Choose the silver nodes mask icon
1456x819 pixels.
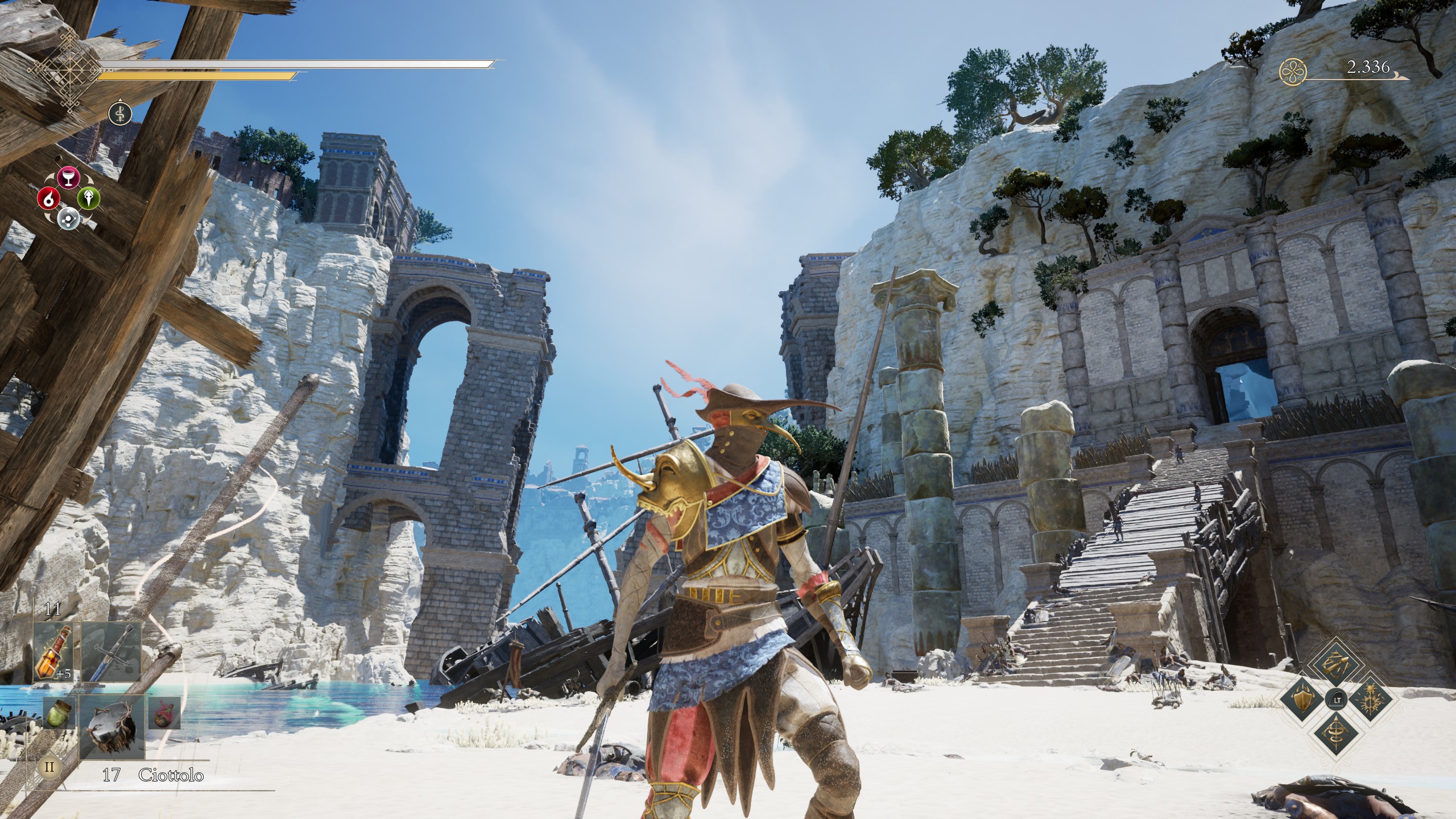68,217
